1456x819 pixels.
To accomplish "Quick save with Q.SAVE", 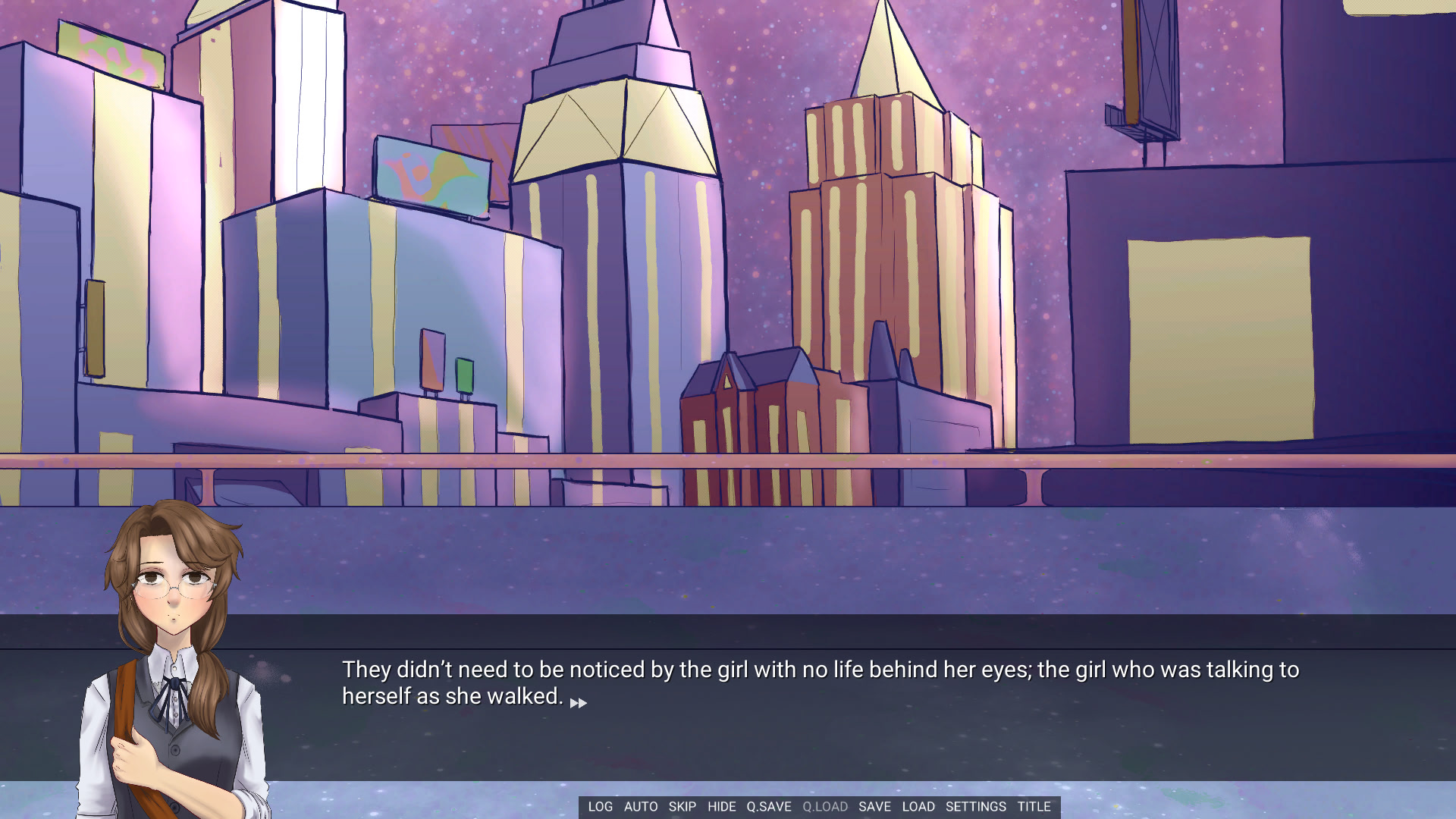I will click(769, 807).
